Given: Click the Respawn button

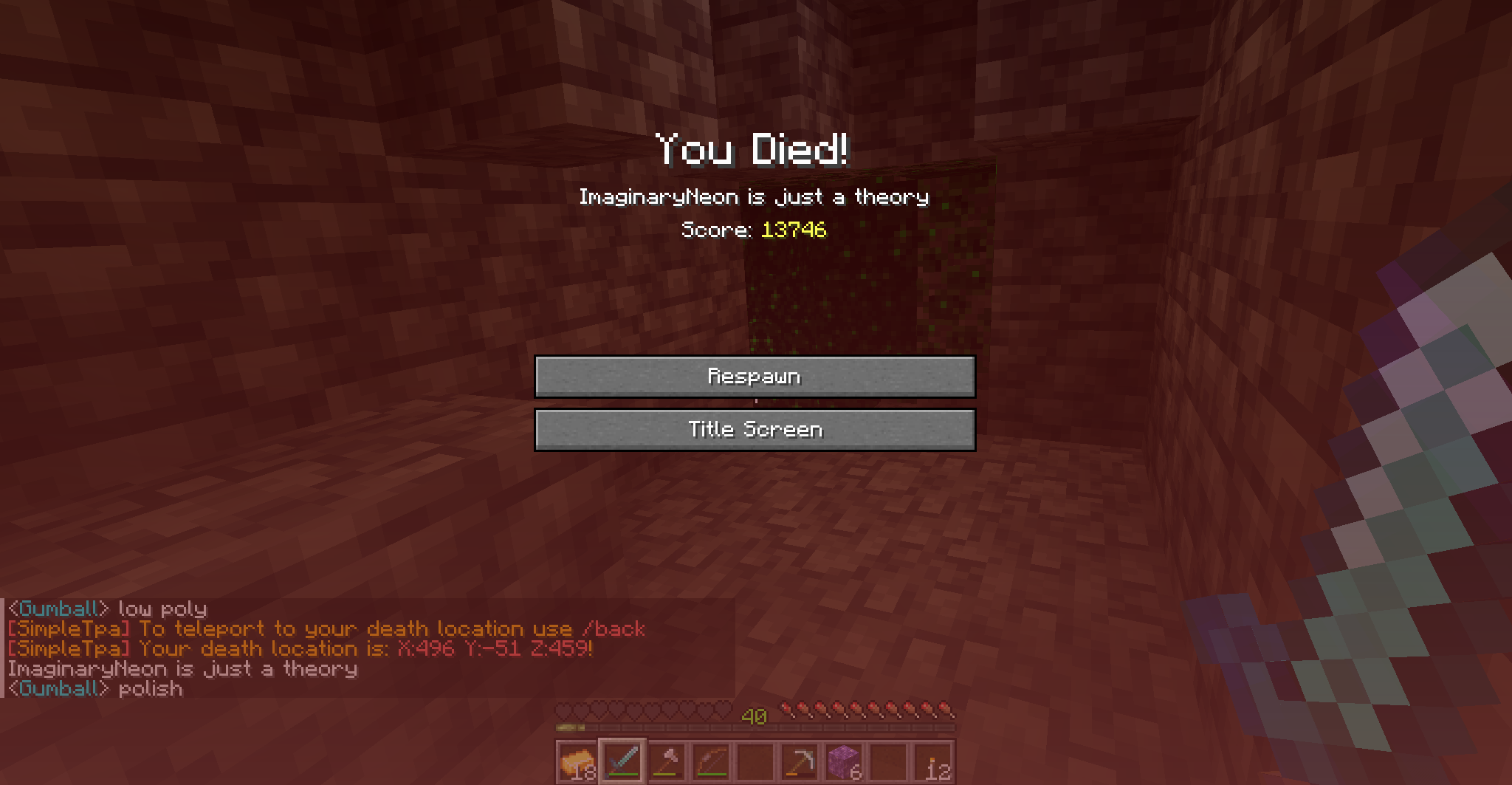Looking at the screenshot, I should tap(755, 377).
